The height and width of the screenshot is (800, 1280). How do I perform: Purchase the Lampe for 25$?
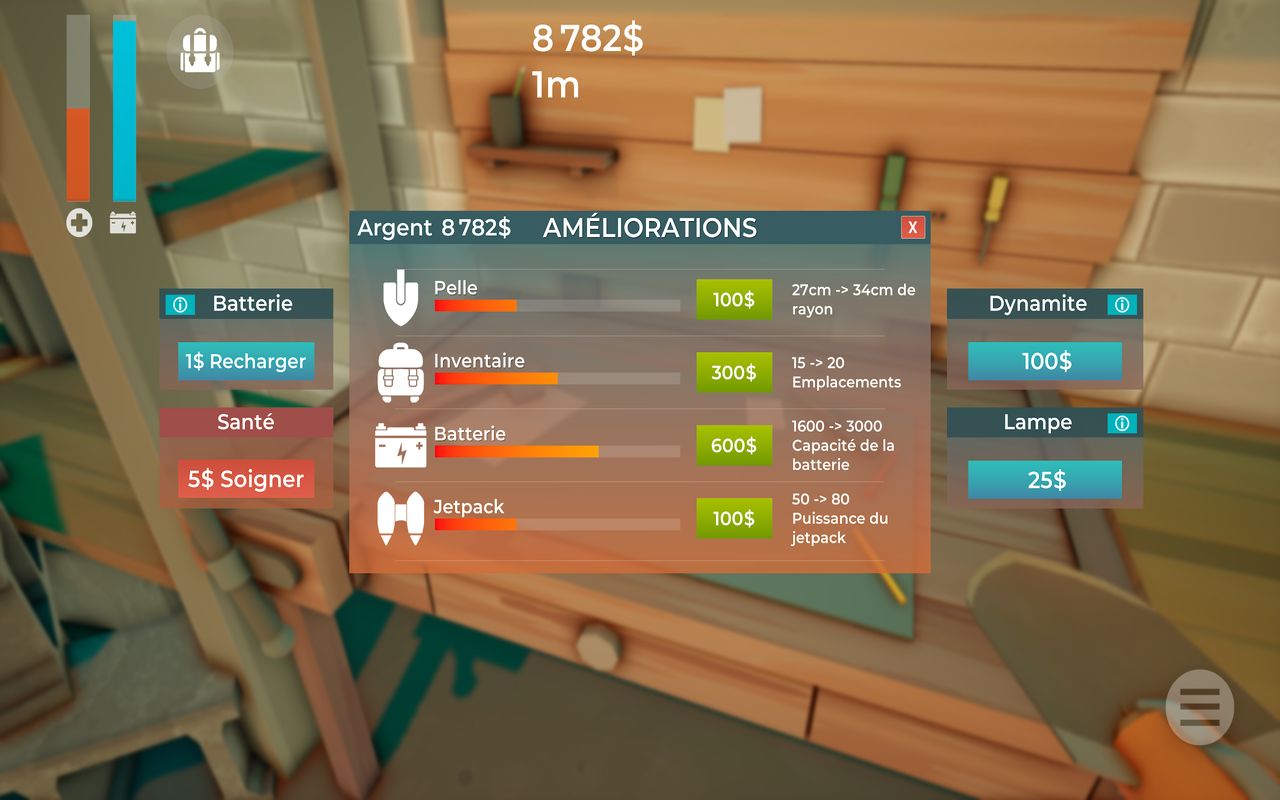[x=1045, y=480]
